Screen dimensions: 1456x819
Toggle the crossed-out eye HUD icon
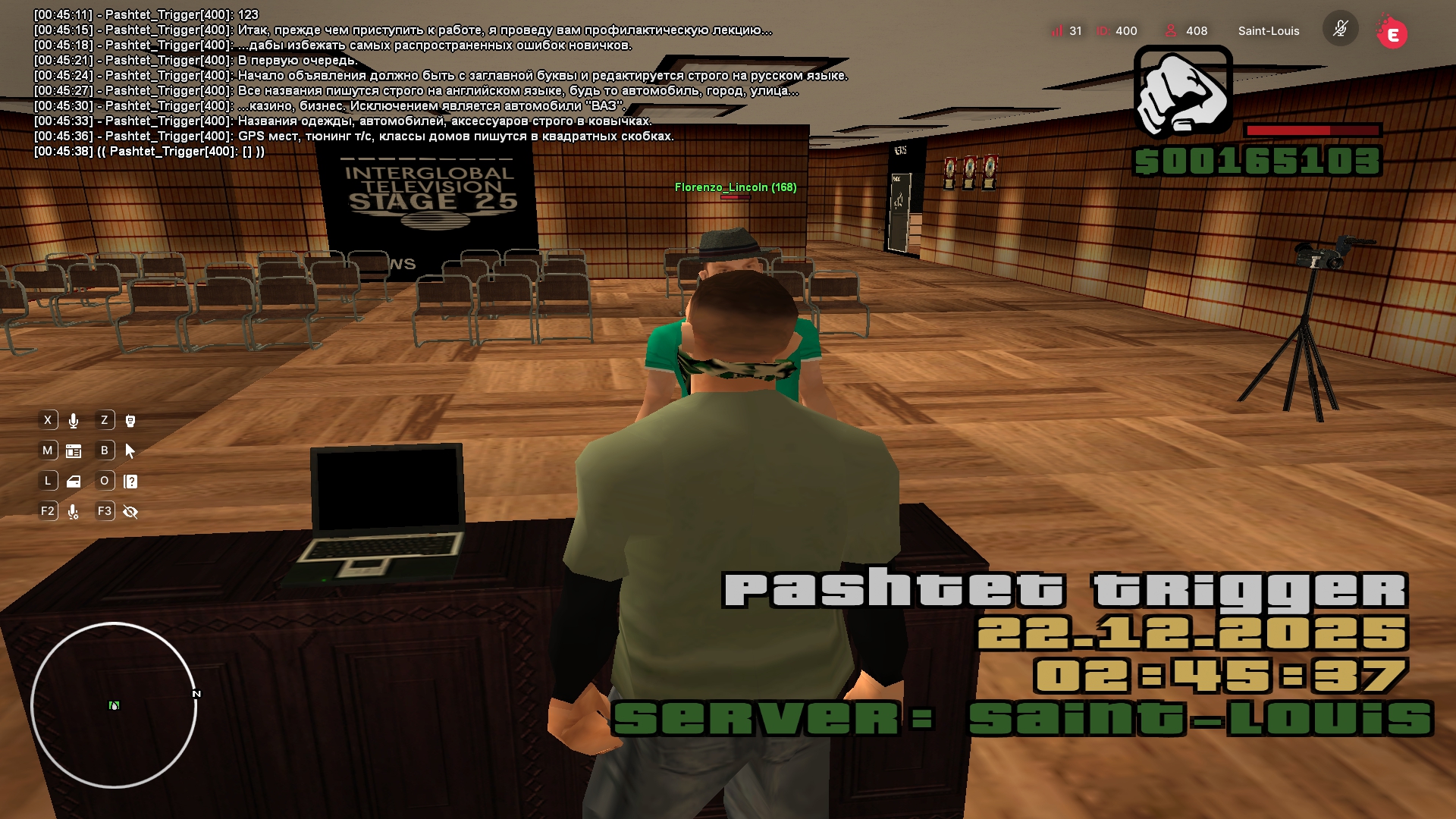click(130, 512)
